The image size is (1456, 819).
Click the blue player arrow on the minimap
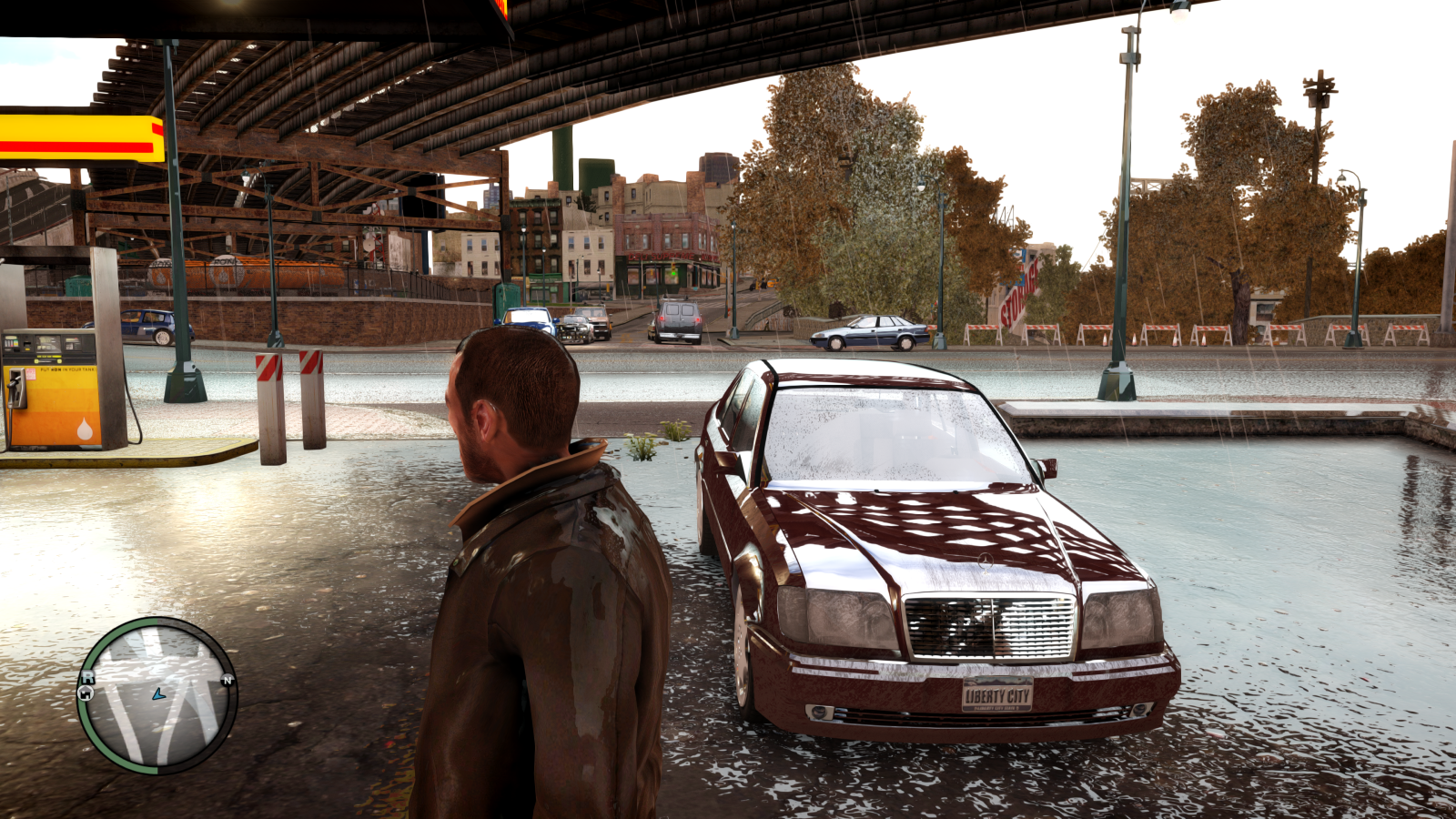pyautogui.click(x=158, y=693)
